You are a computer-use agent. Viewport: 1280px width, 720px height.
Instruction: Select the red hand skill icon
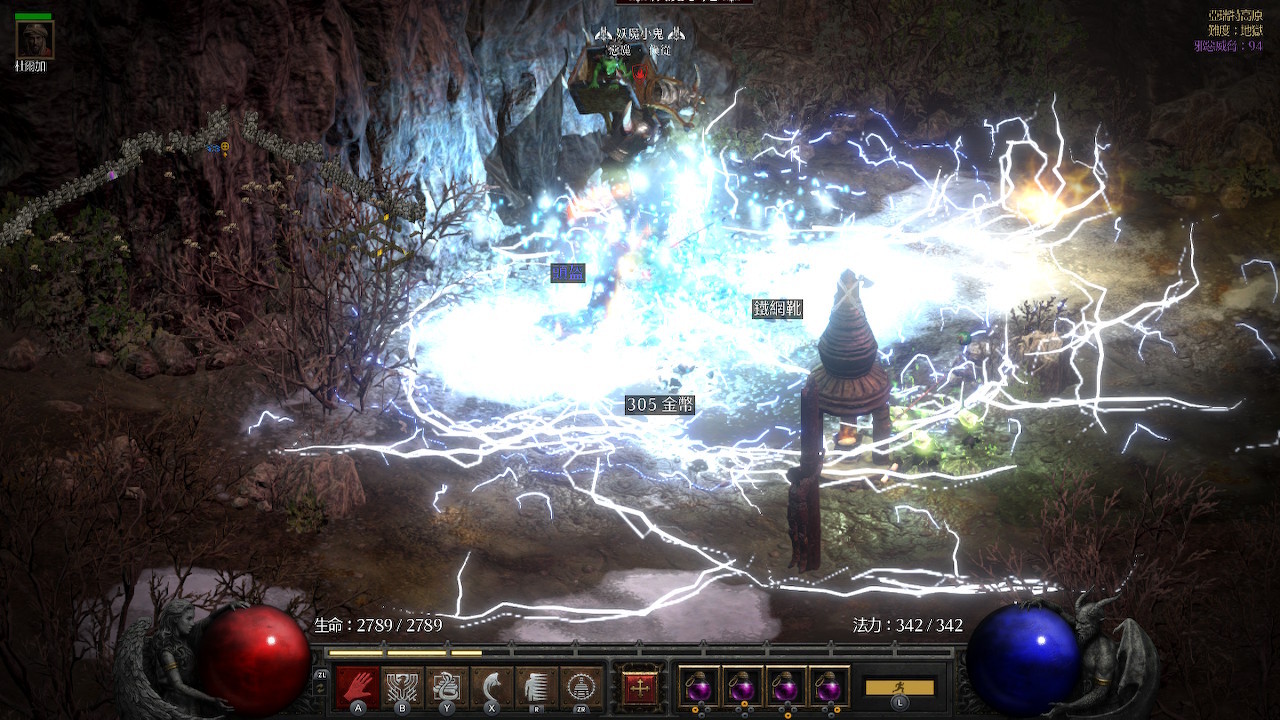click(x=357, y=687)
